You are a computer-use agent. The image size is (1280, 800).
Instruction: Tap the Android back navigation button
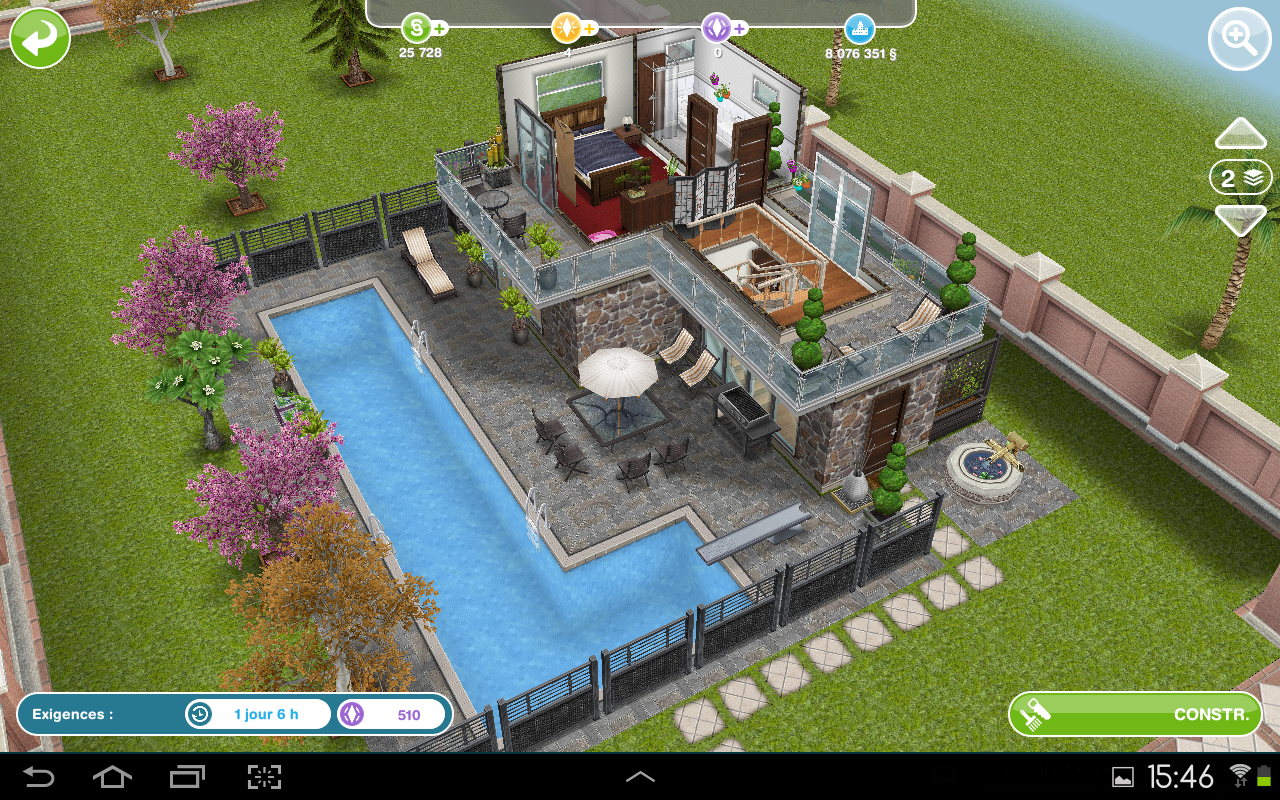[x=40, y=776]
